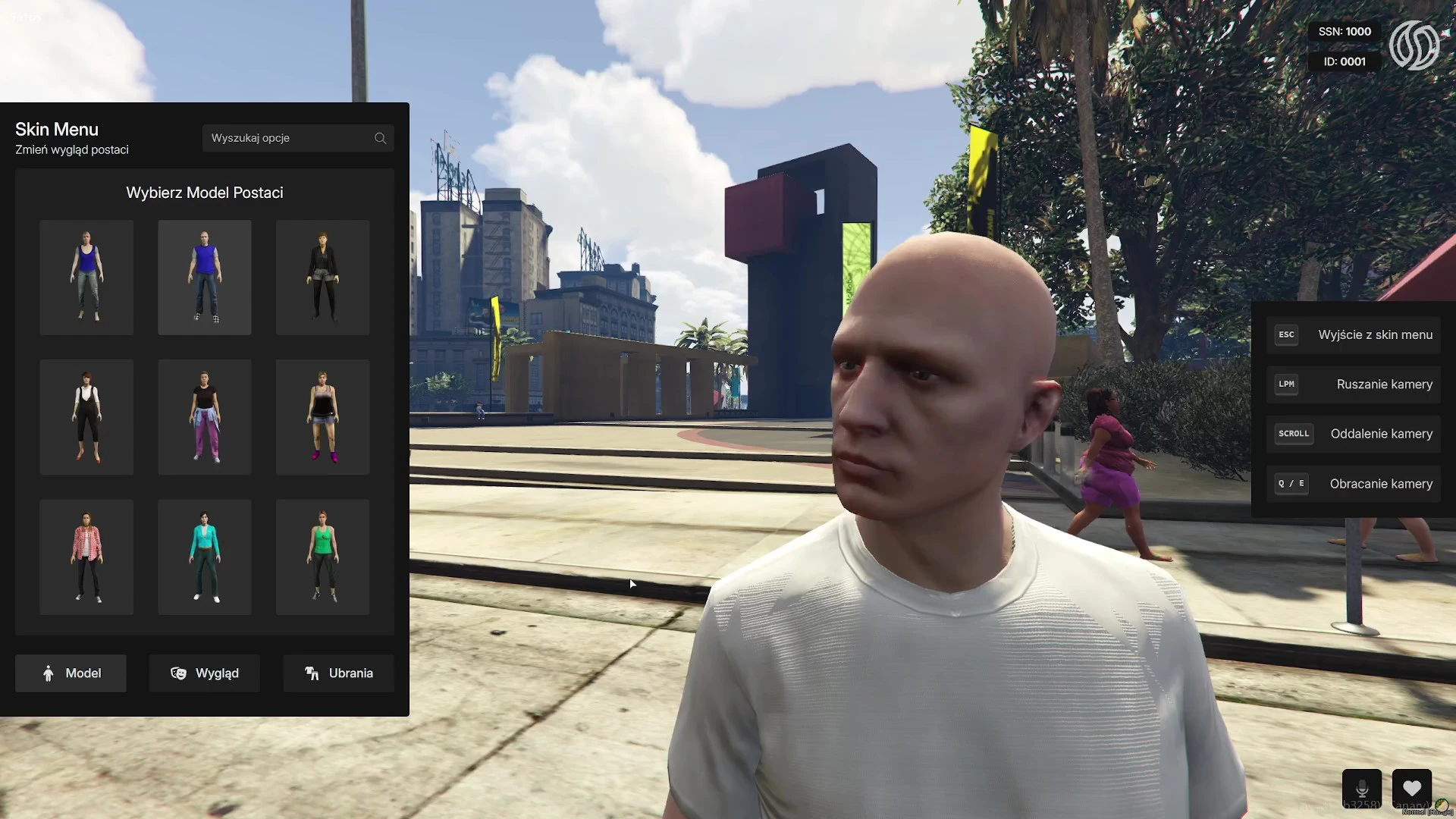Click the clothing icon next to Ubrania

(x=311, y=673)
